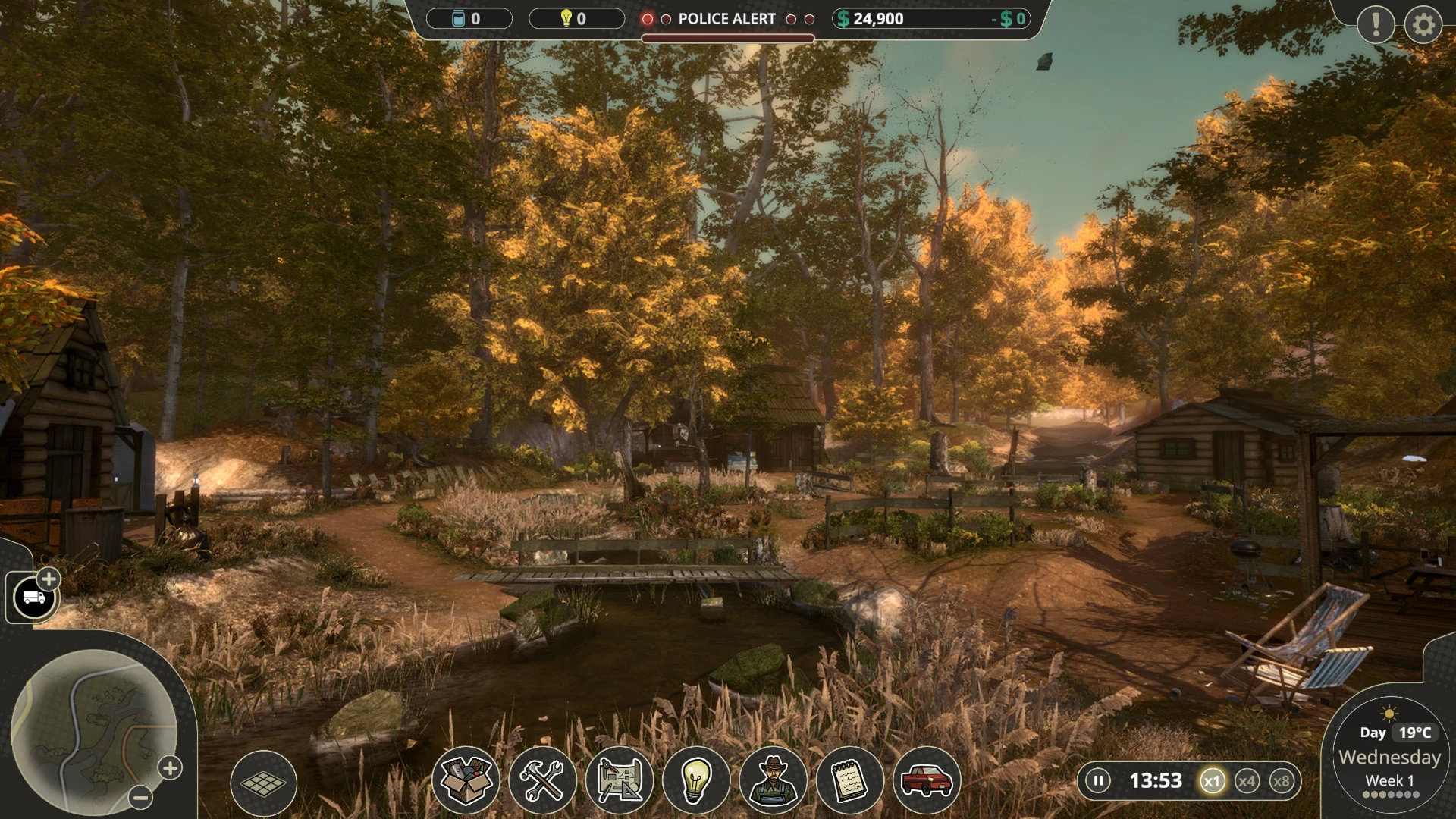
Task: Show the bearded man character panel
Action: coord(773,780)
